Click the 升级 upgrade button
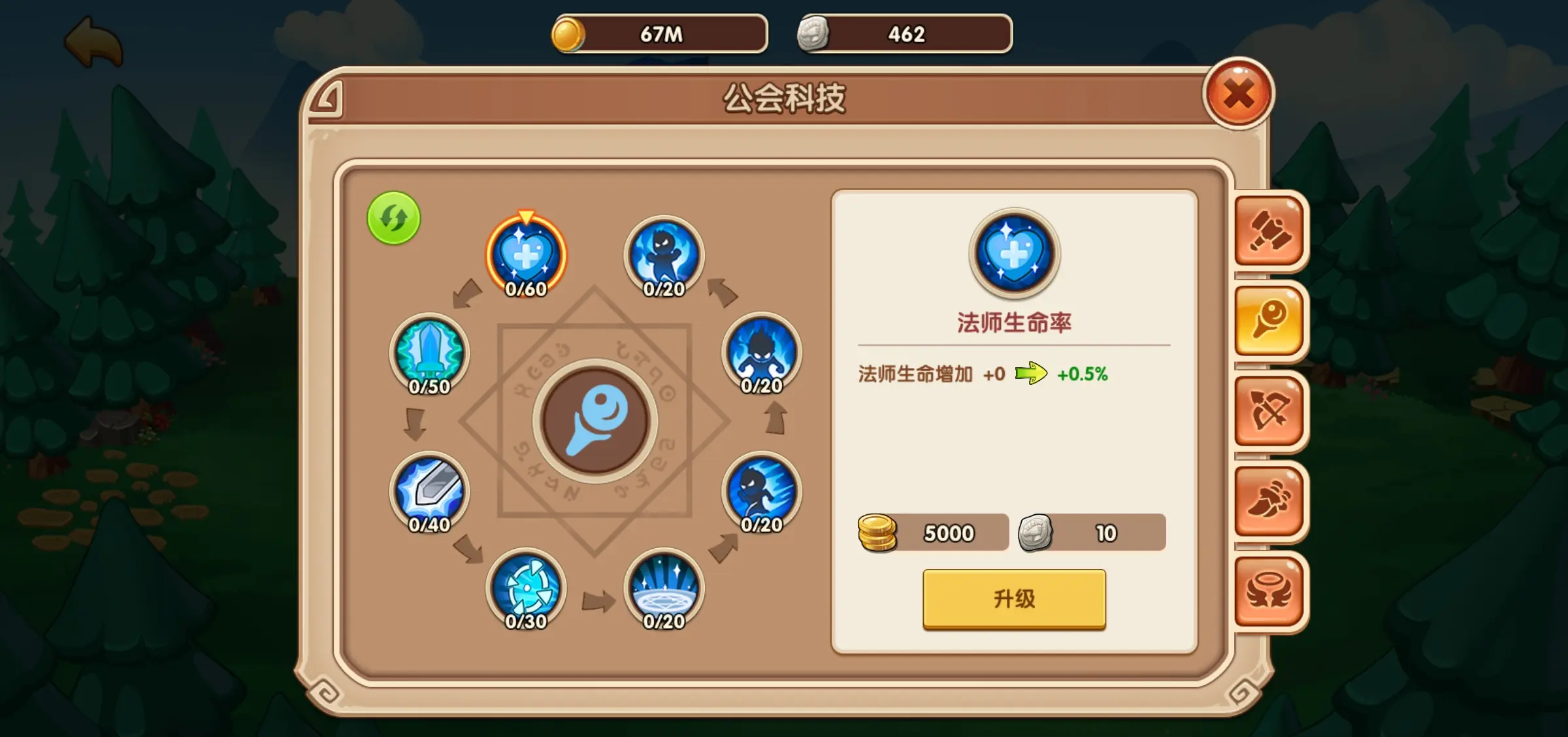 [1013, 598]
